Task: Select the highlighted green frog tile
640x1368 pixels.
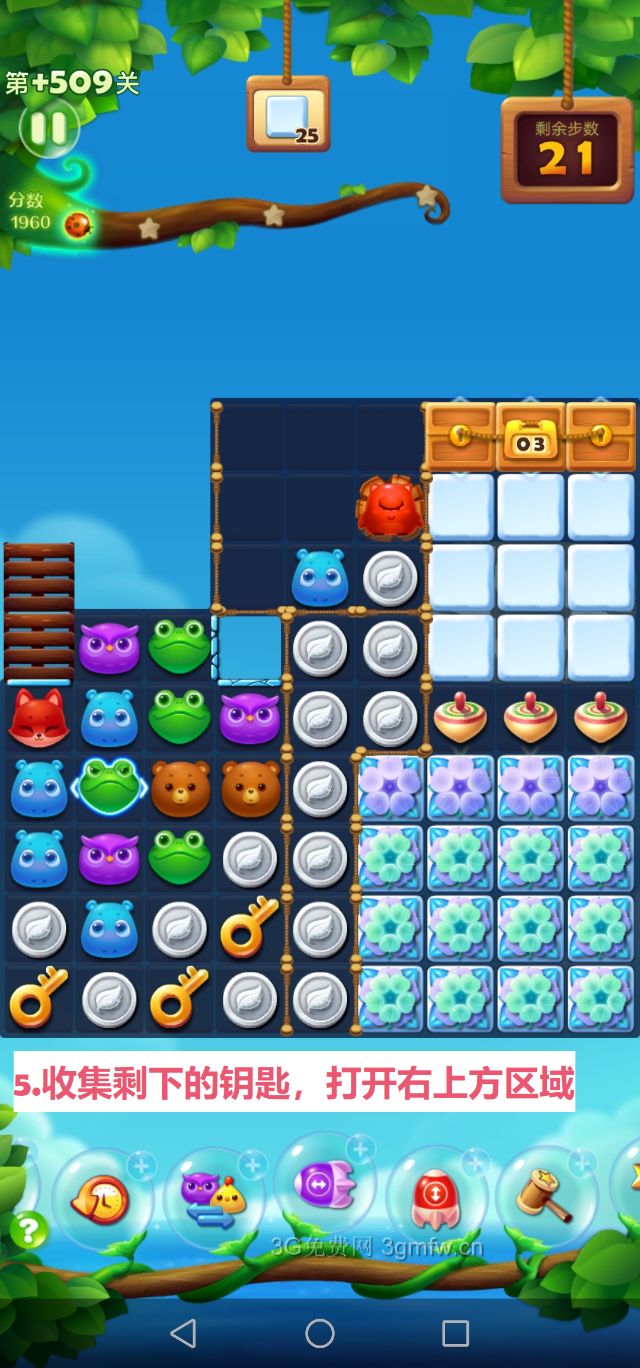Action: 110,787
